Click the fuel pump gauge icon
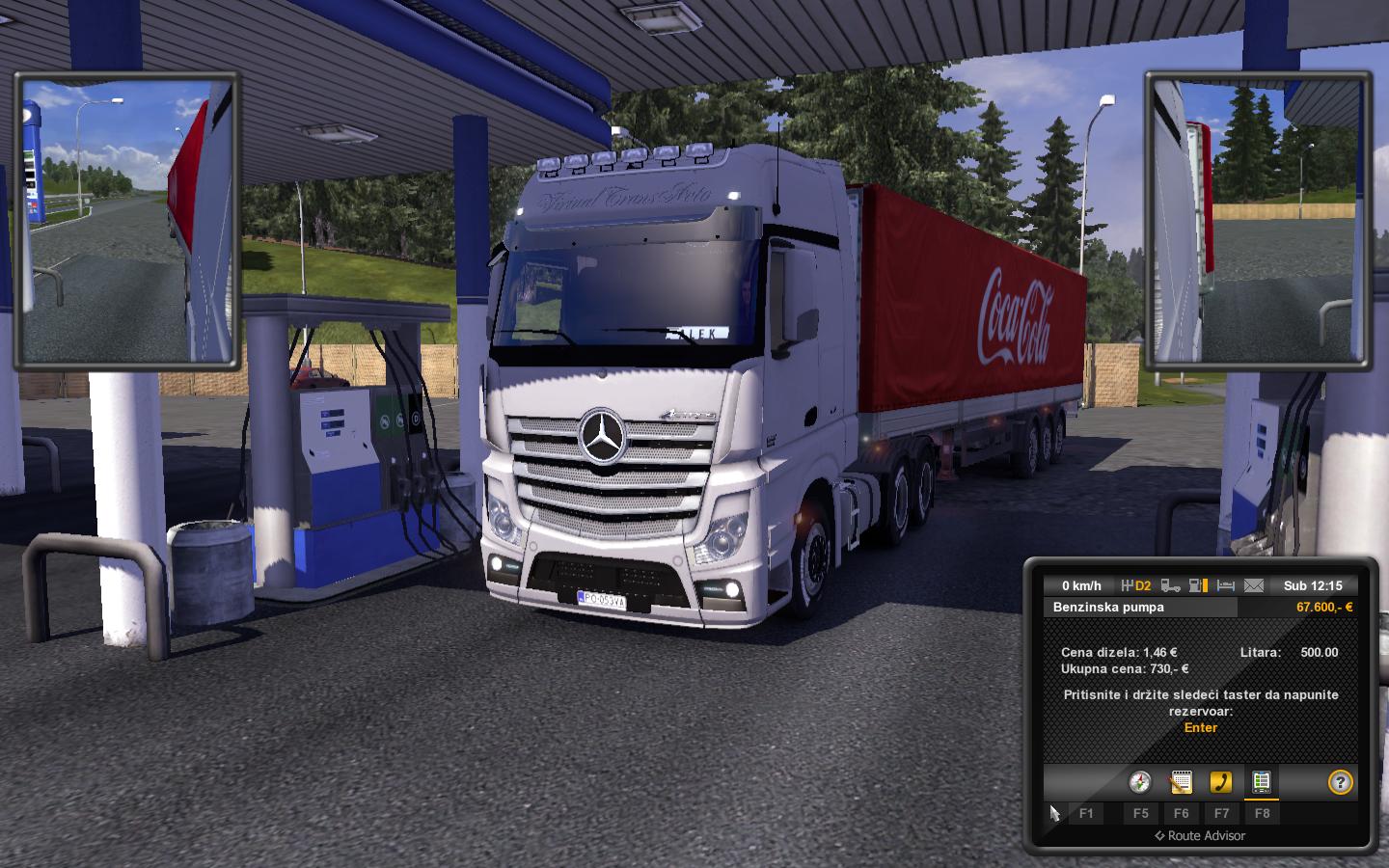1389x868 pixels. [x=1198, y=585]
